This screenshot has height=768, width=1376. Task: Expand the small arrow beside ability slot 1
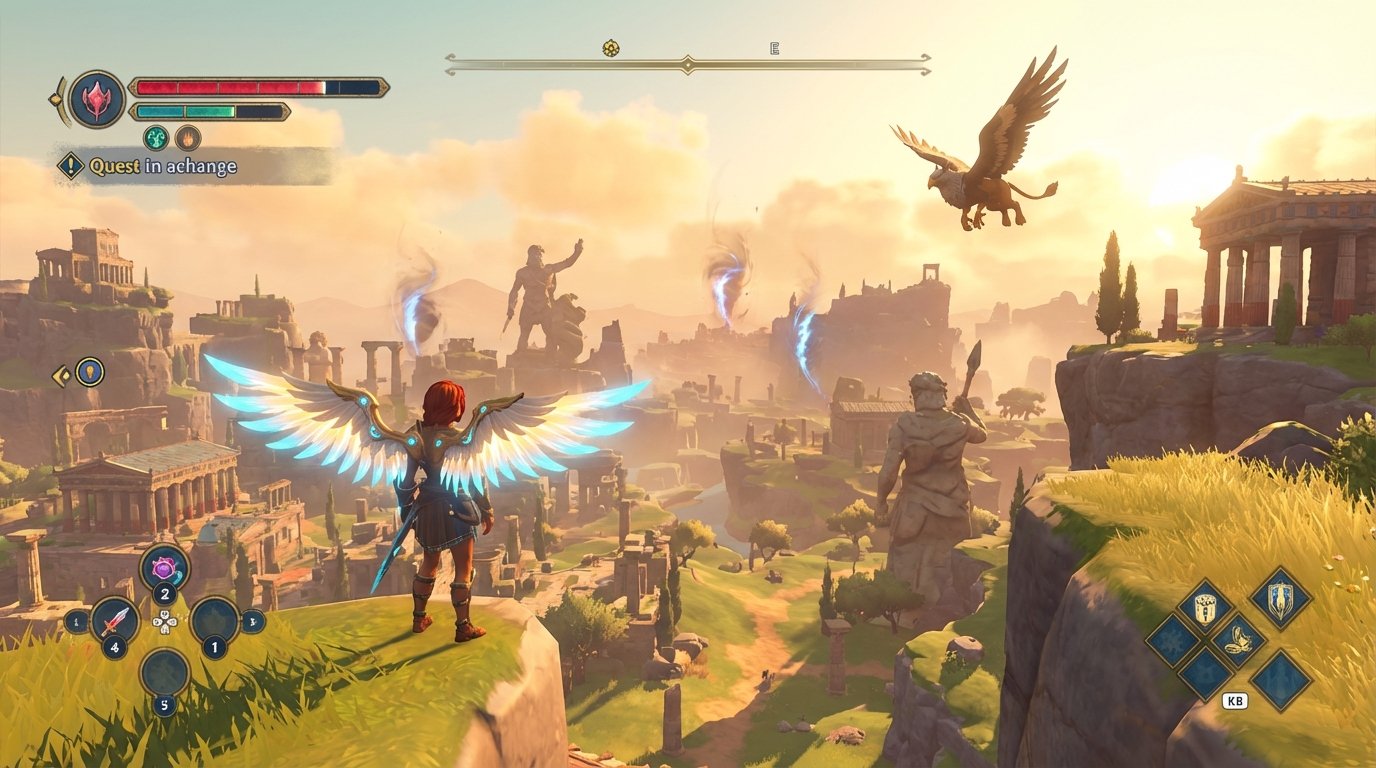(251, 622)
